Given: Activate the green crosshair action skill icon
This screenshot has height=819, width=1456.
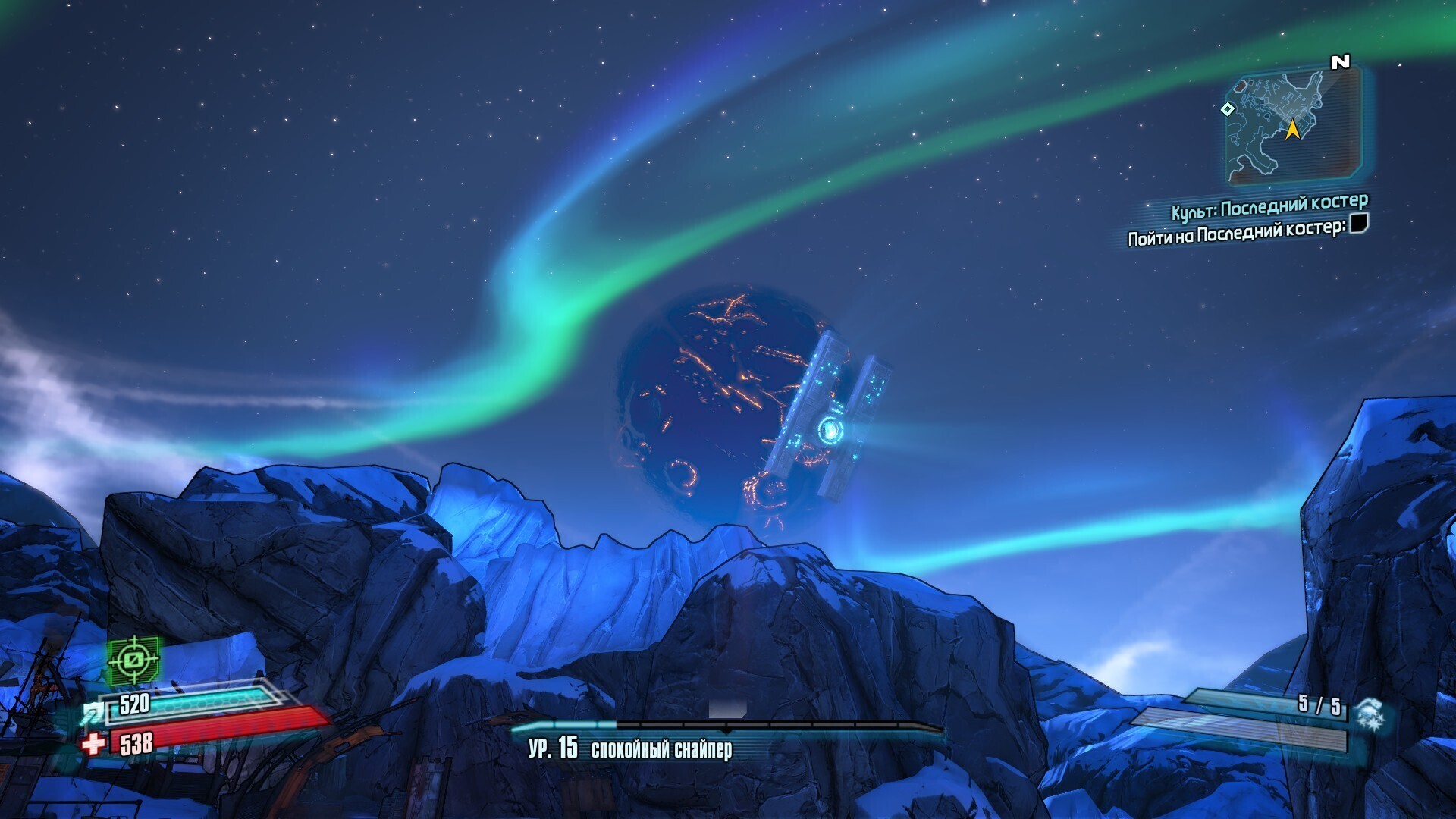Looking at the screenshot, I should click(133, 660).
